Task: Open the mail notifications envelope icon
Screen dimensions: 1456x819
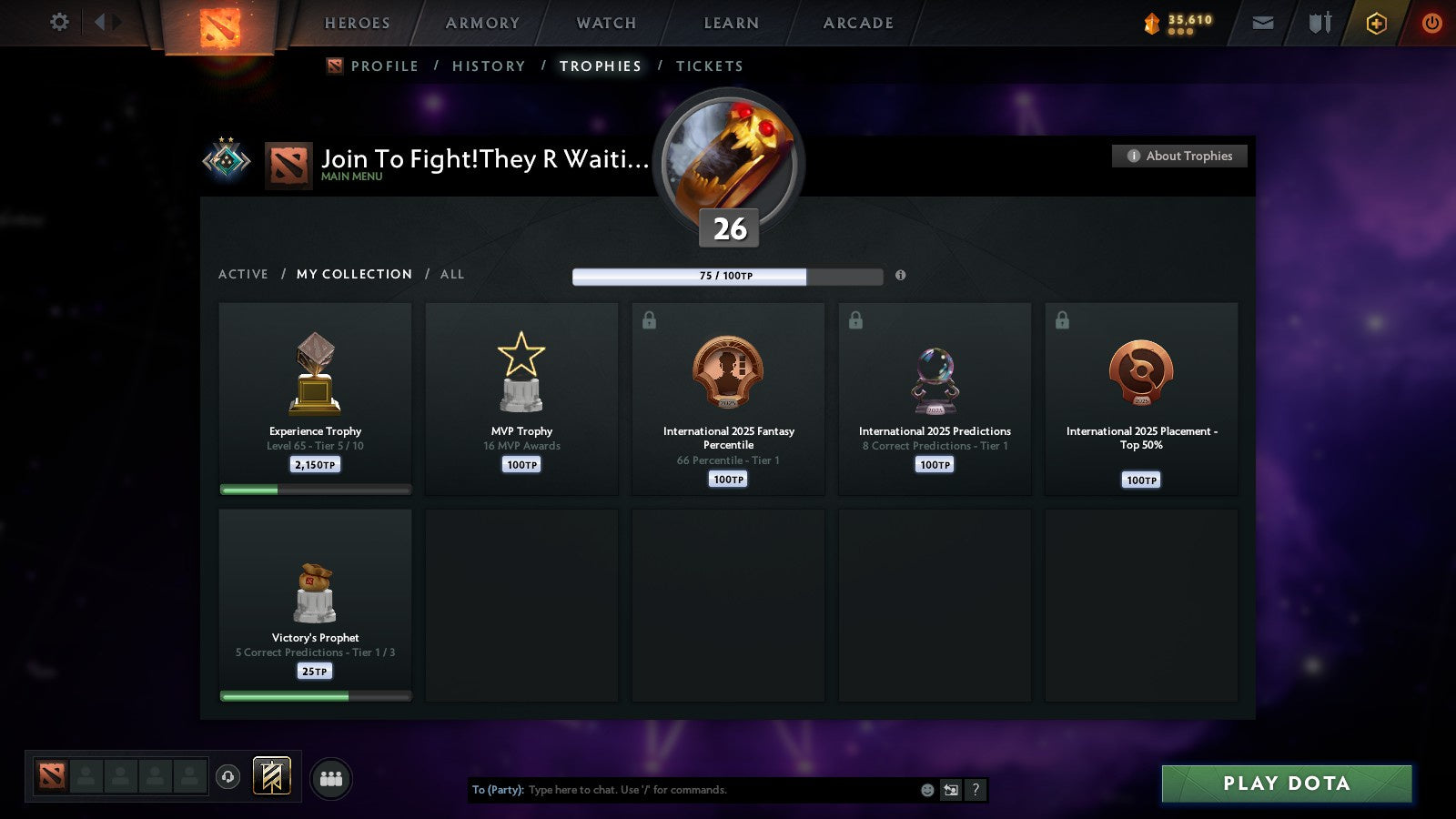Action: (1263, 23)
